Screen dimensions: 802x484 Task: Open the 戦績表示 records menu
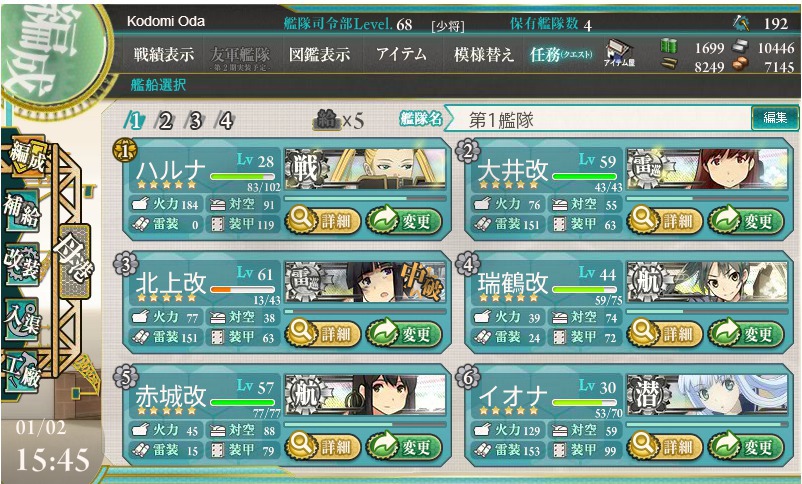[x=164, y=56]
